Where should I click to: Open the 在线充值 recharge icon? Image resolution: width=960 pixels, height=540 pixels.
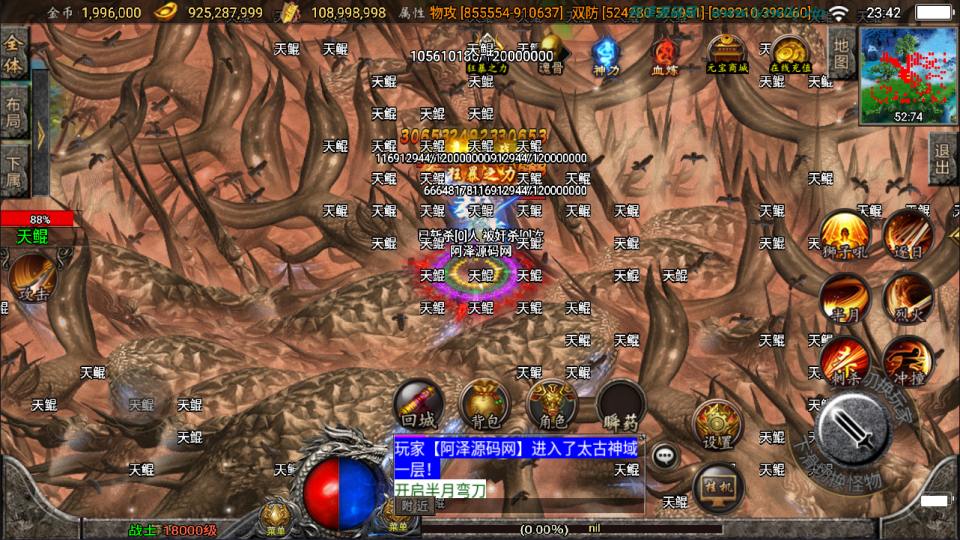coord(790,54)
